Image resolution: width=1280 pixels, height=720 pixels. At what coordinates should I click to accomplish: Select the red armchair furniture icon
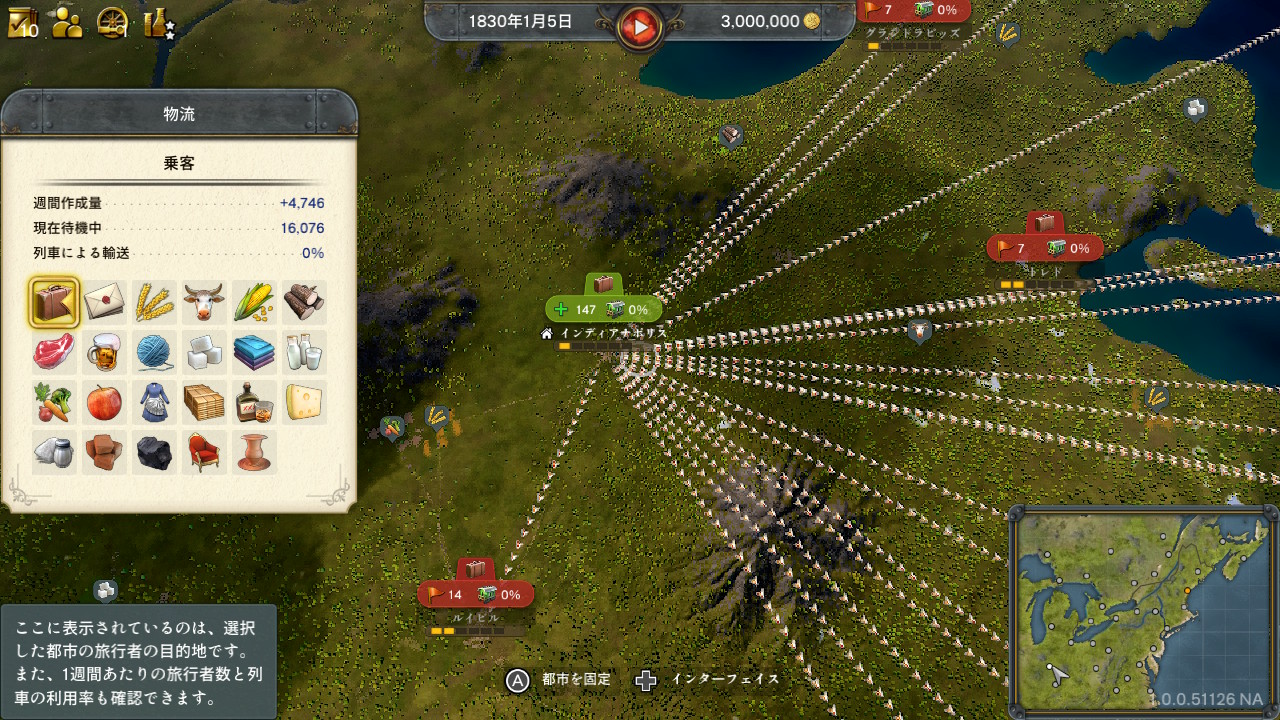pos(204,452)
